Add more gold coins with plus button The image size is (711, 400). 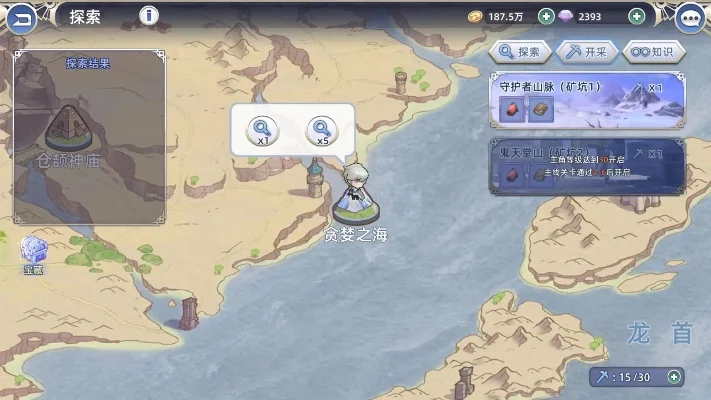click(x=546, y=16)
